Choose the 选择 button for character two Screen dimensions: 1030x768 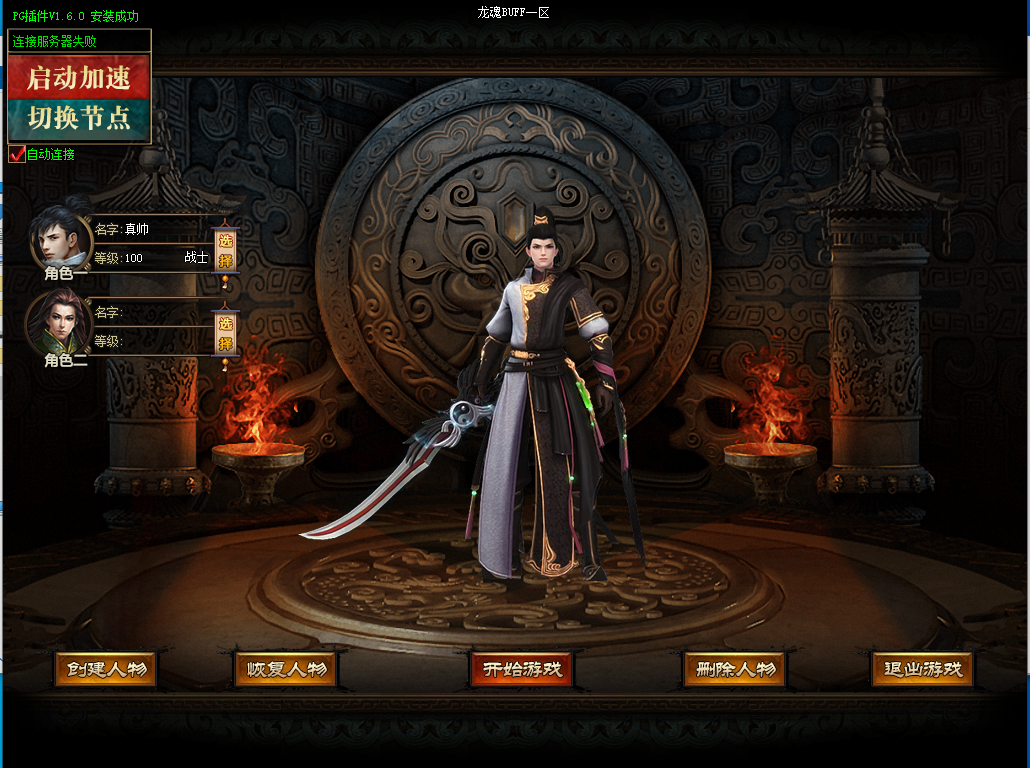[x=225, y=334]
